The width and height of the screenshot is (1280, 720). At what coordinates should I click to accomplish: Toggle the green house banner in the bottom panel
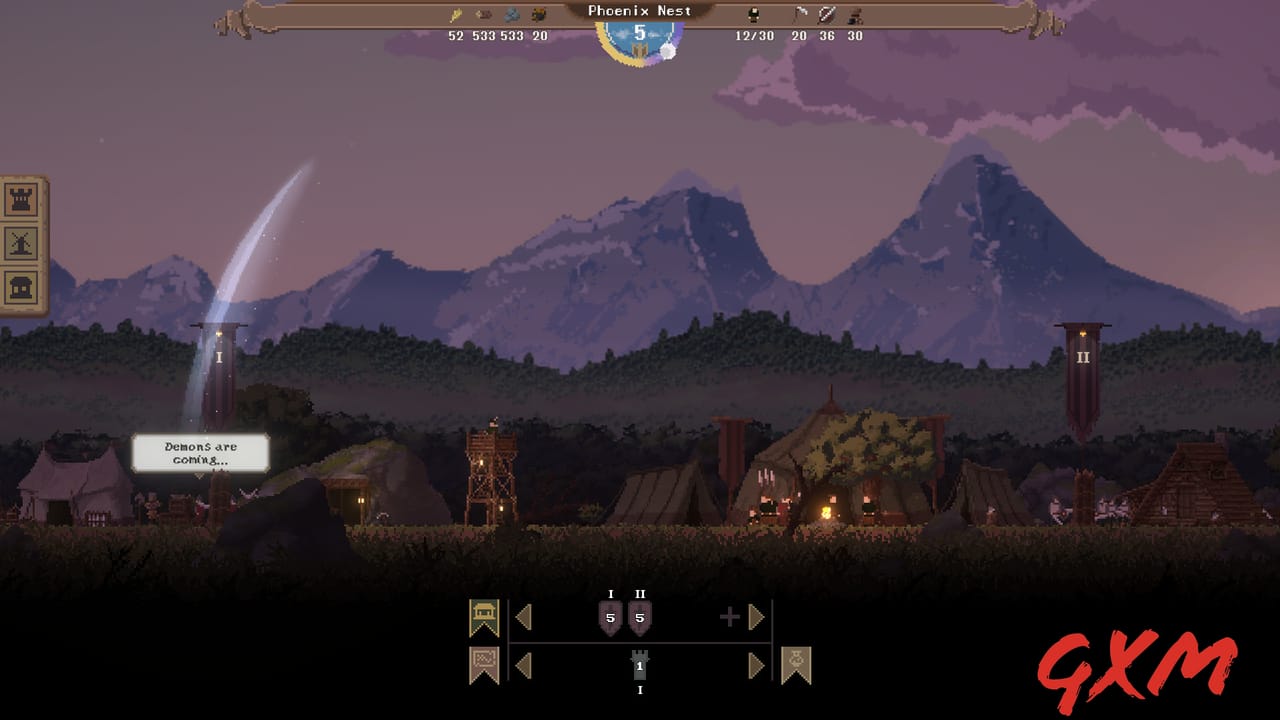point(484,615)
